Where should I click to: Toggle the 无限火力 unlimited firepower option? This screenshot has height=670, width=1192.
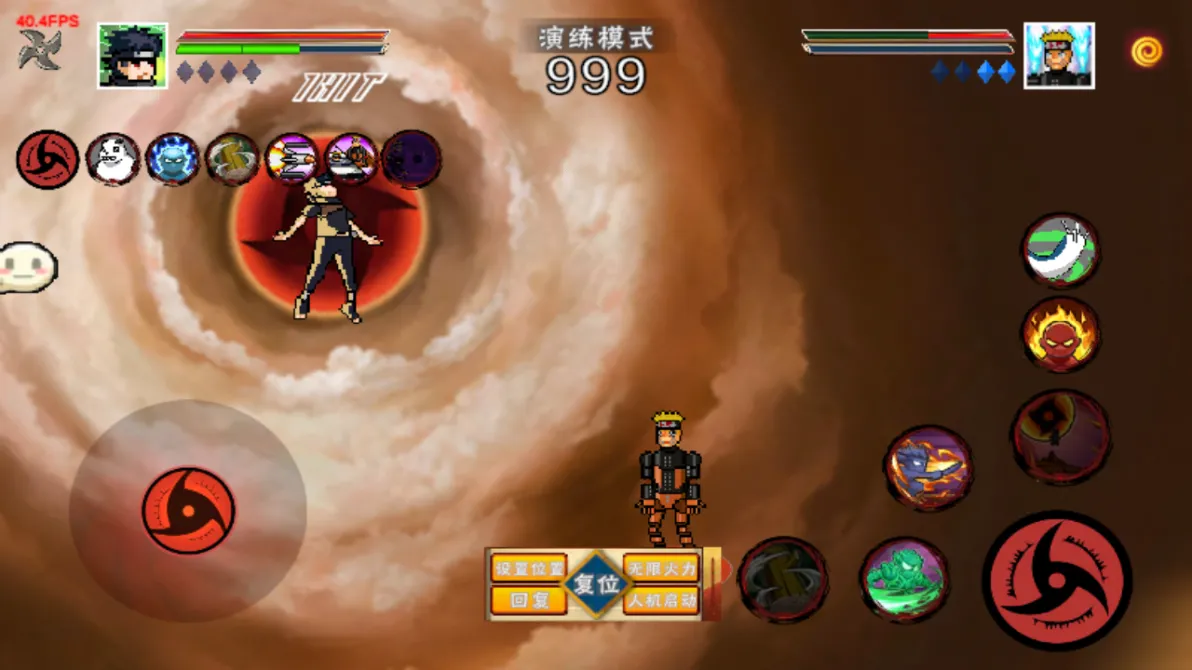coord(661,568)
